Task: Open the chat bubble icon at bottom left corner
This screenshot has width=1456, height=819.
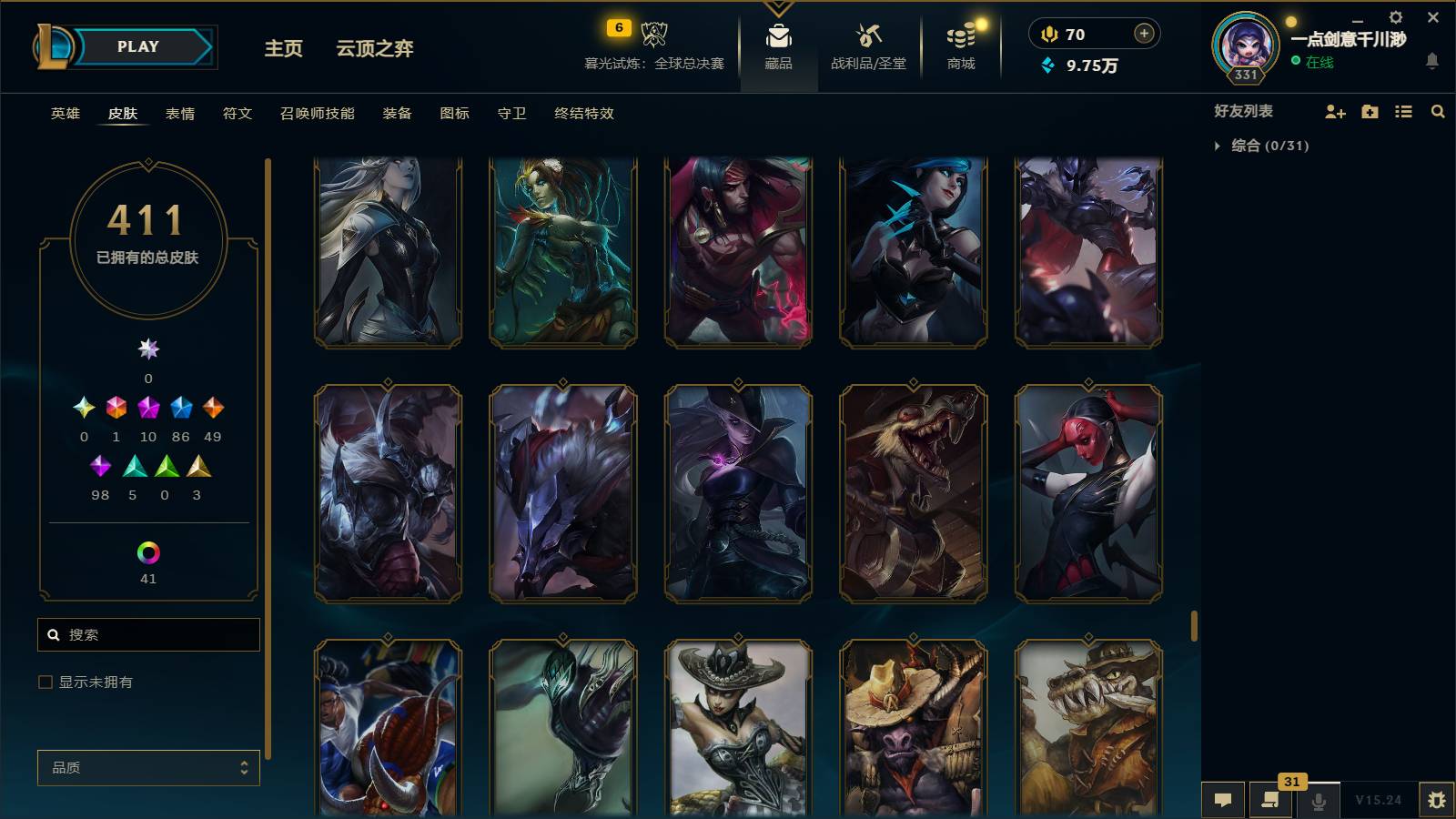Action: tap(1224, 801)
